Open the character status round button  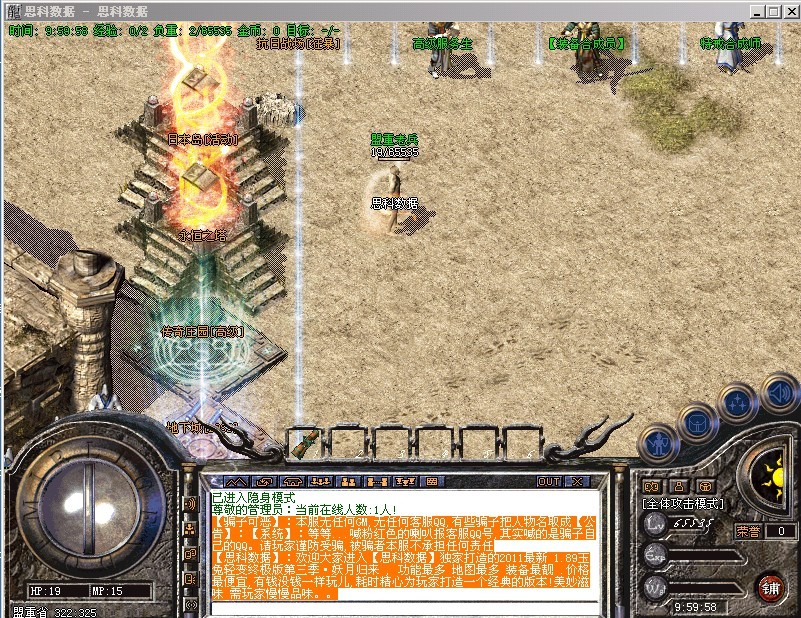656,442
